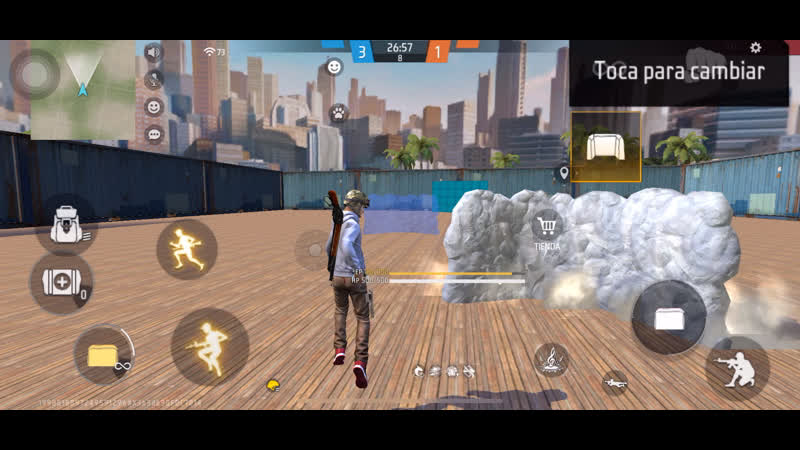Tap the yellow gloo wall button with infinity symbol
Screen dimensions: 800x450
click(x=103, y=356)
